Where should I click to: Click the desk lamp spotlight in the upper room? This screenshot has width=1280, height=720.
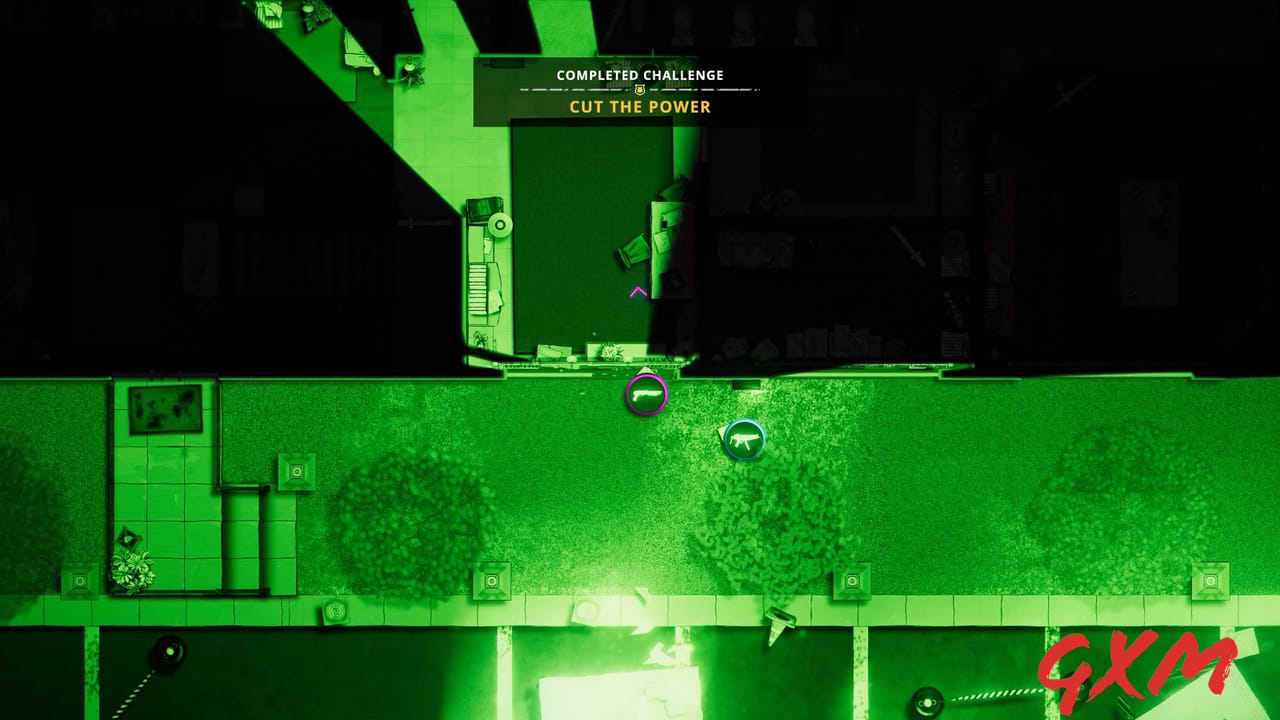pyautogui.click(x=500, y=223)
